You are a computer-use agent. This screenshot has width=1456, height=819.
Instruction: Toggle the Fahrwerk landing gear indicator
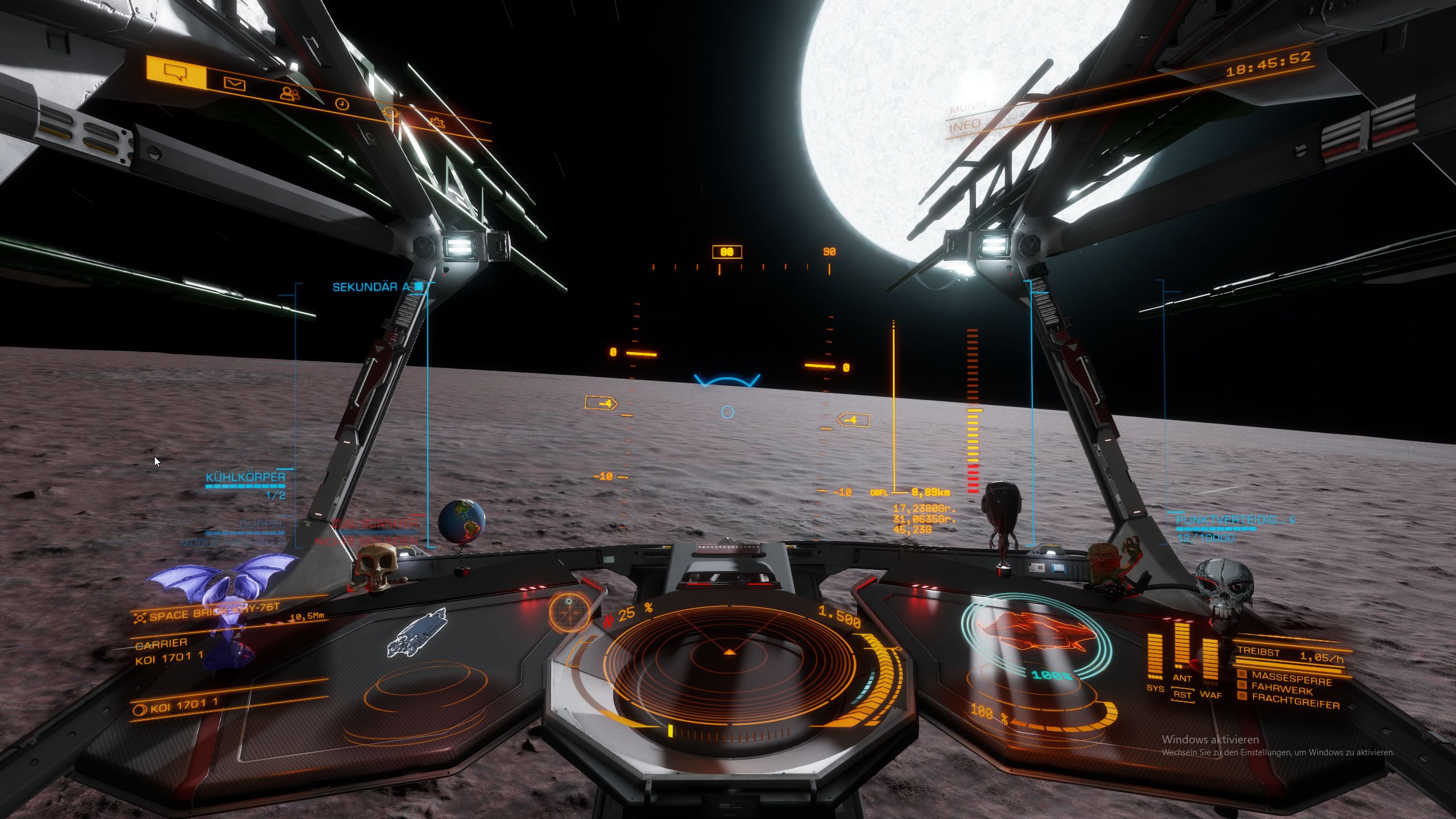coord(1283,691)
